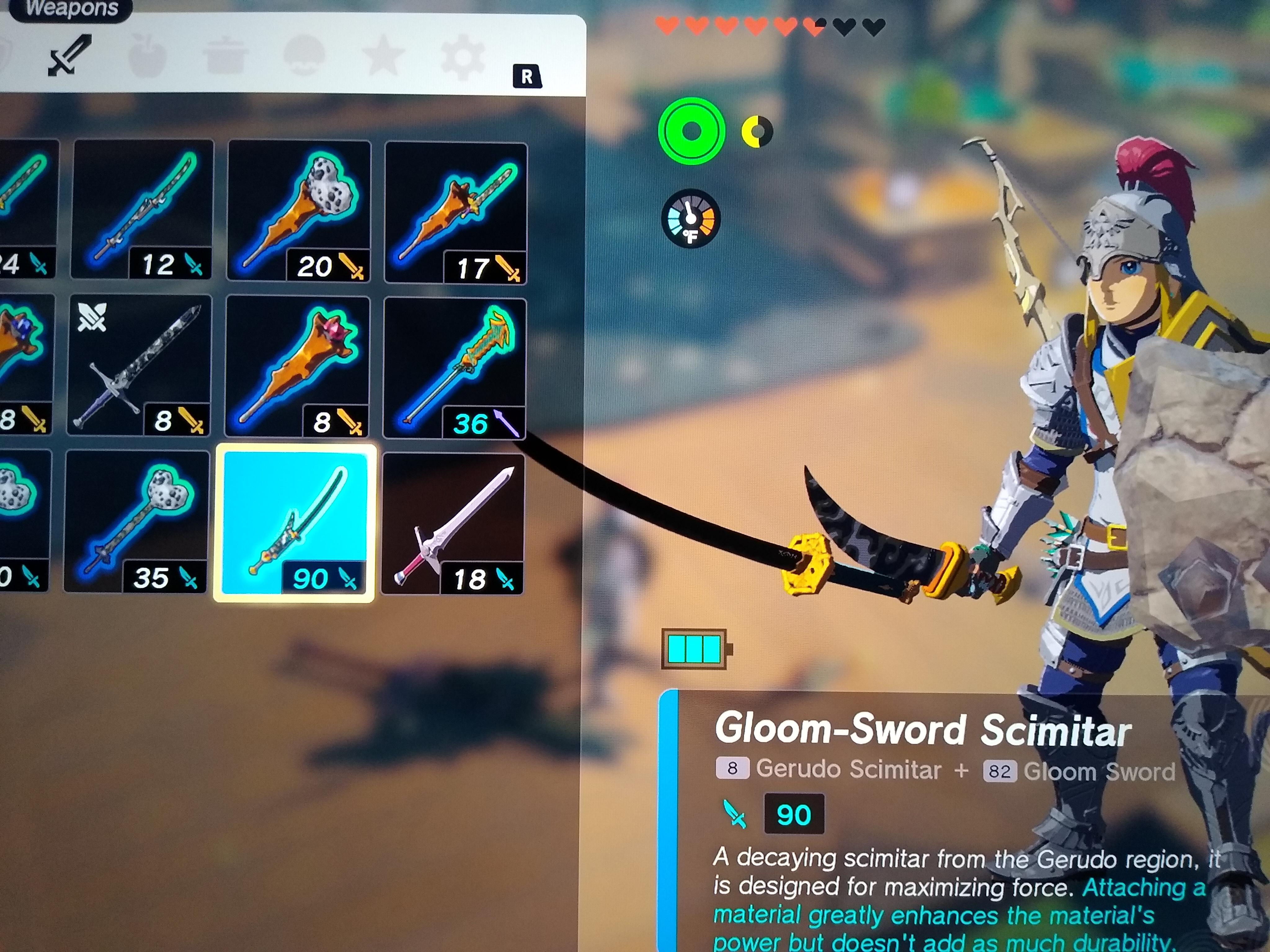Screen dimensions: 1270x952
Task: Click the energy cell battery icon
Action: coord(694,648)
